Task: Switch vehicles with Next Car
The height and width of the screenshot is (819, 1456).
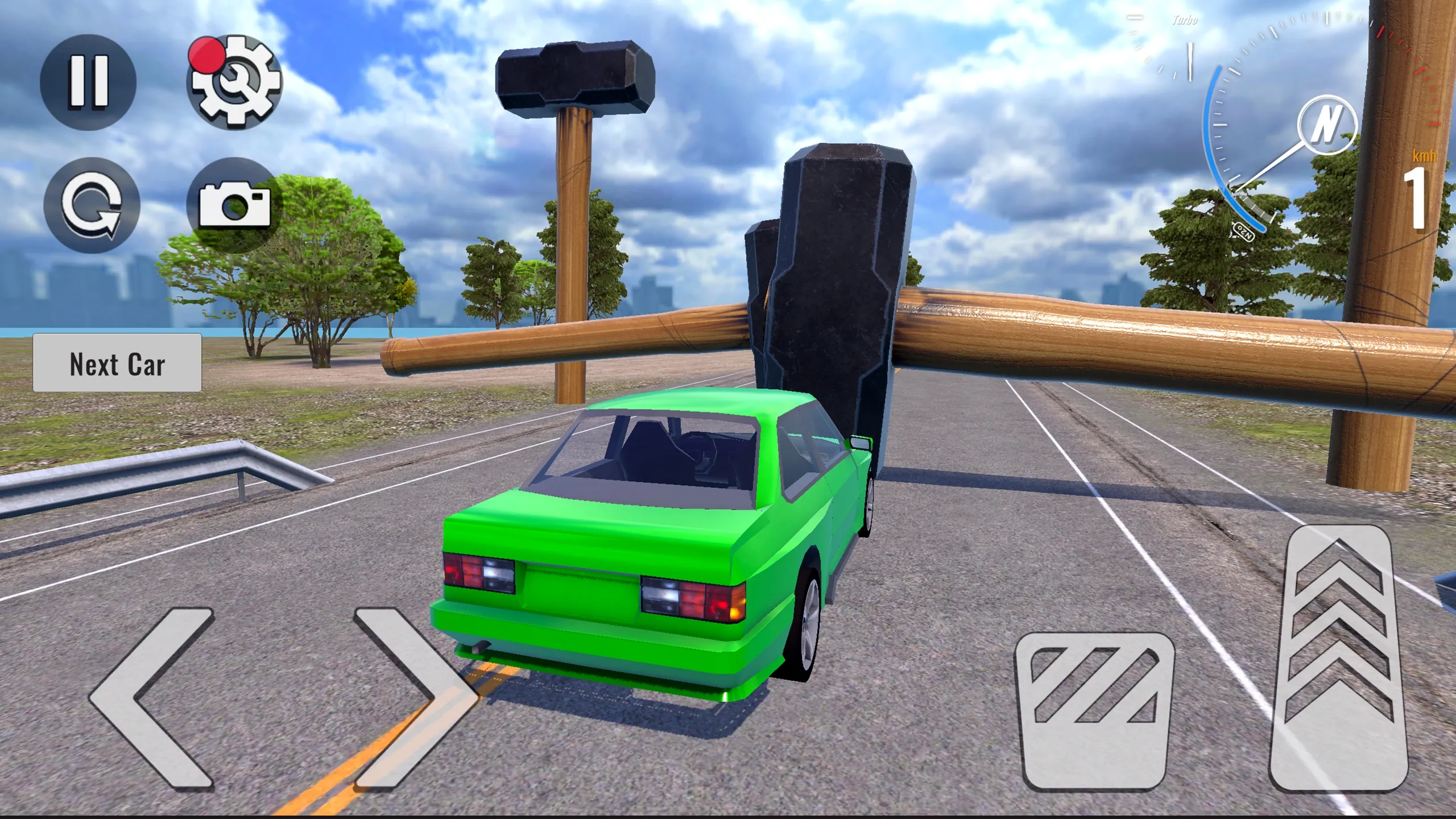Action: 117,363
